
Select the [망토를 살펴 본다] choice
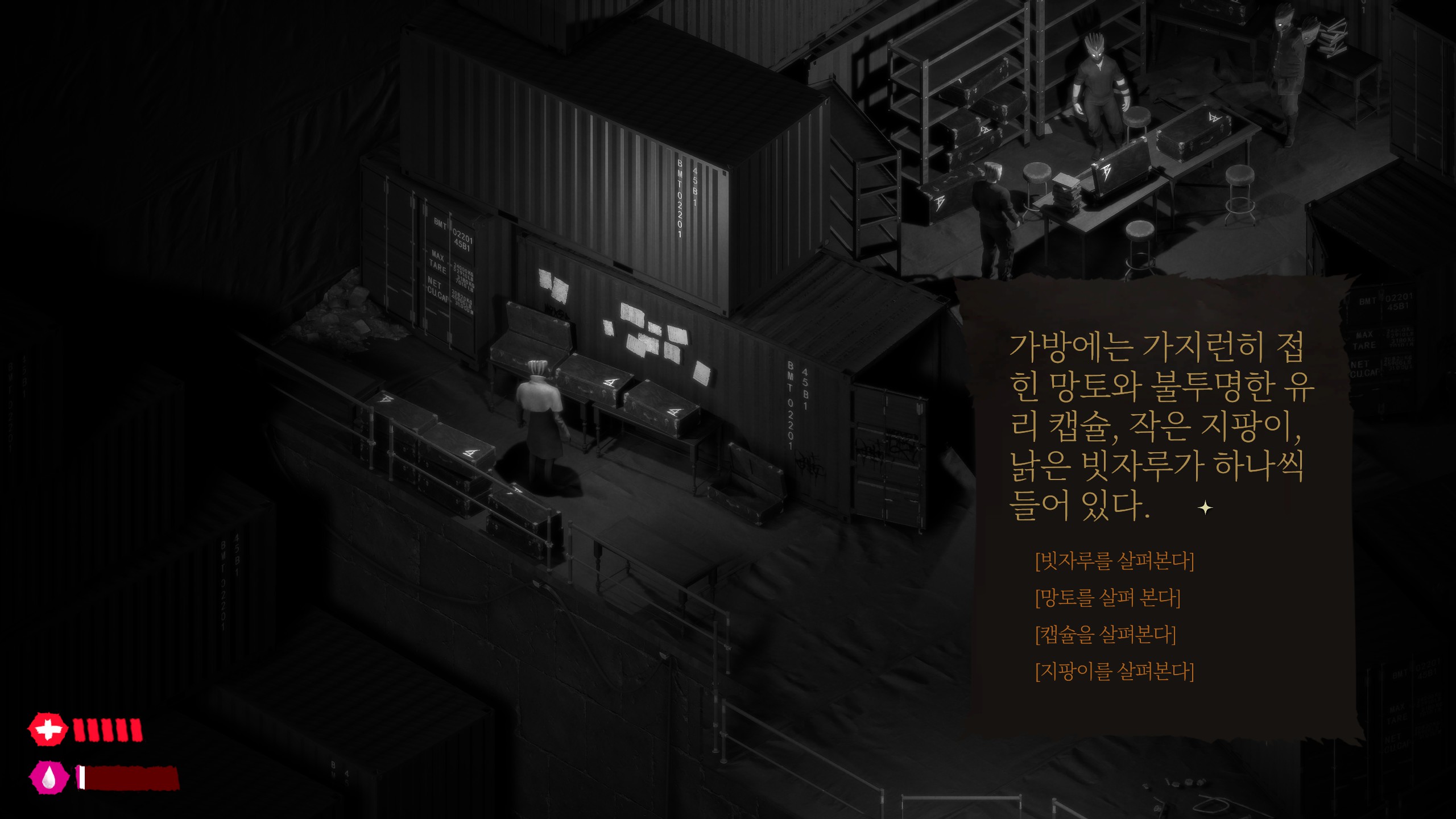[1107, 598]
